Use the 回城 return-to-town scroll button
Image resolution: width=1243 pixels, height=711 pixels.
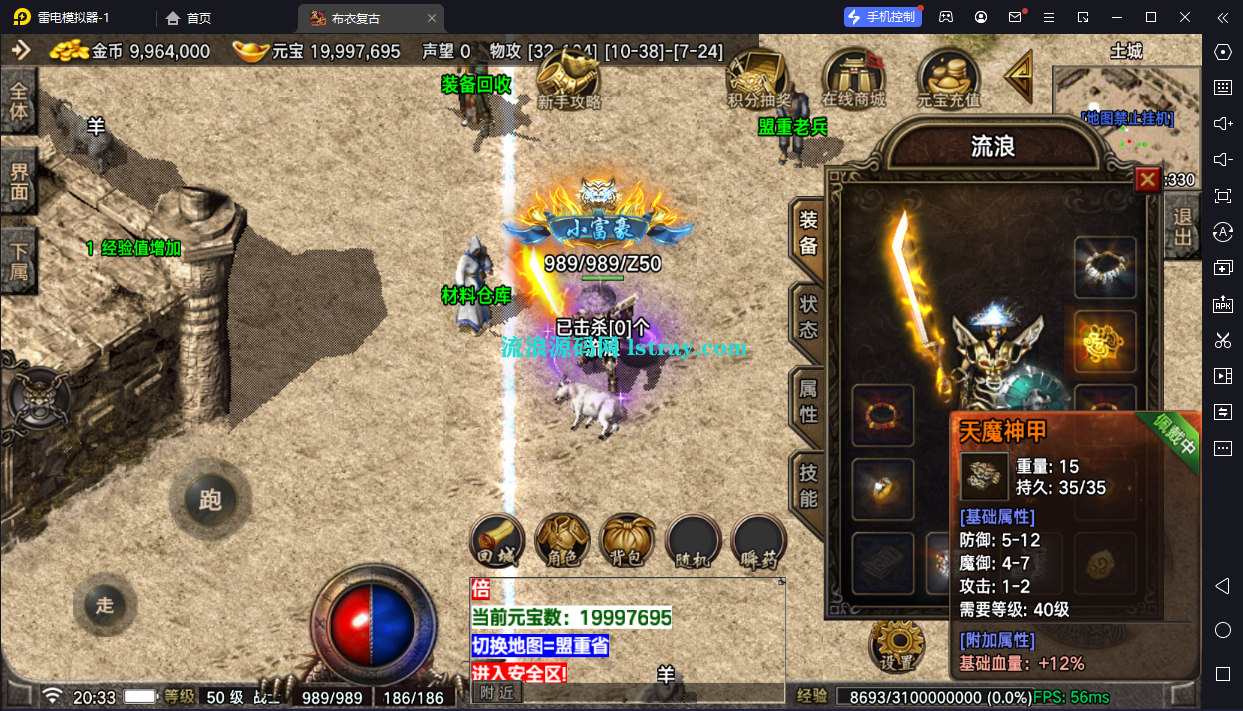[497, 543]
